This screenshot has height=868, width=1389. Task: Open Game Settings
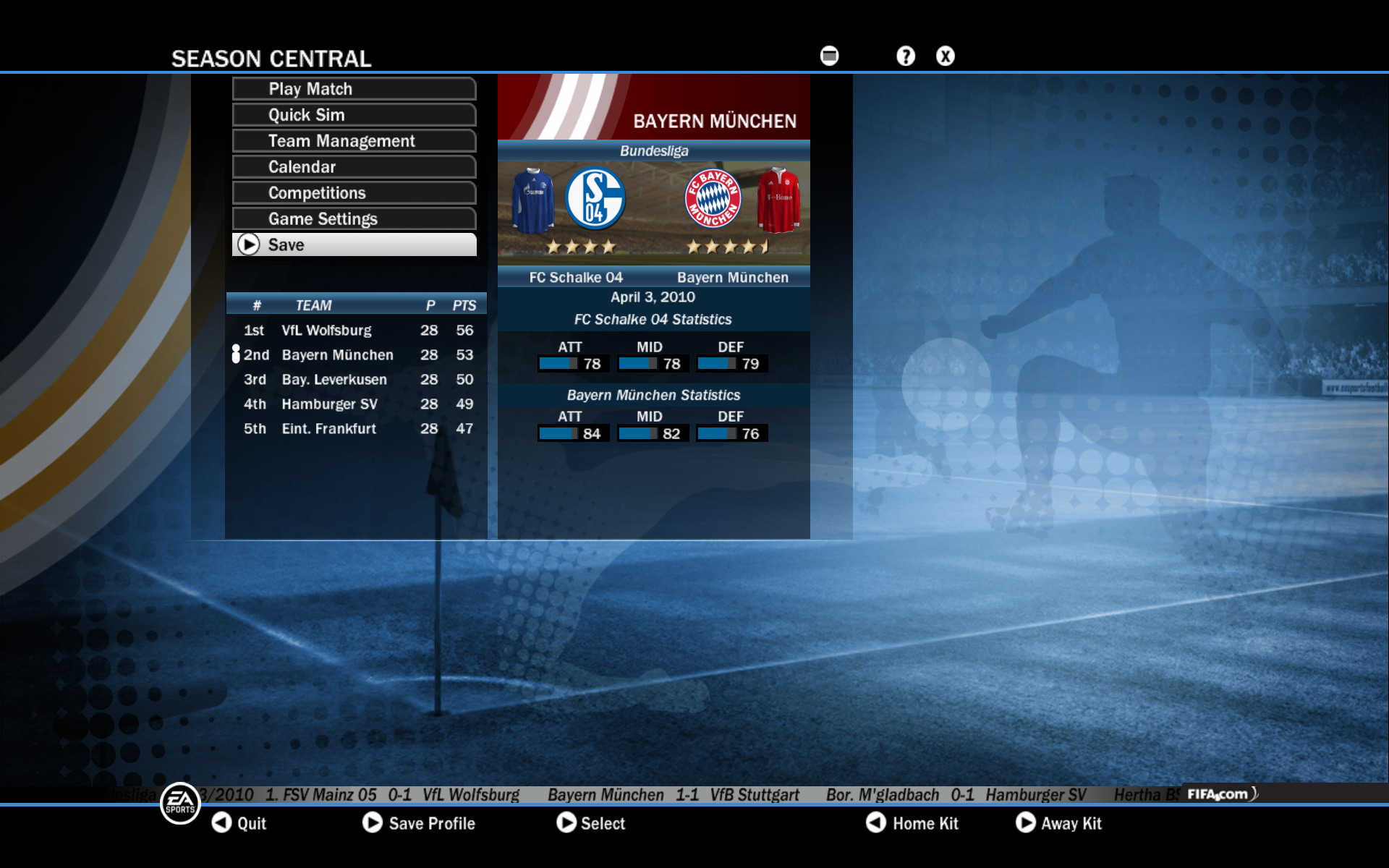354,219
